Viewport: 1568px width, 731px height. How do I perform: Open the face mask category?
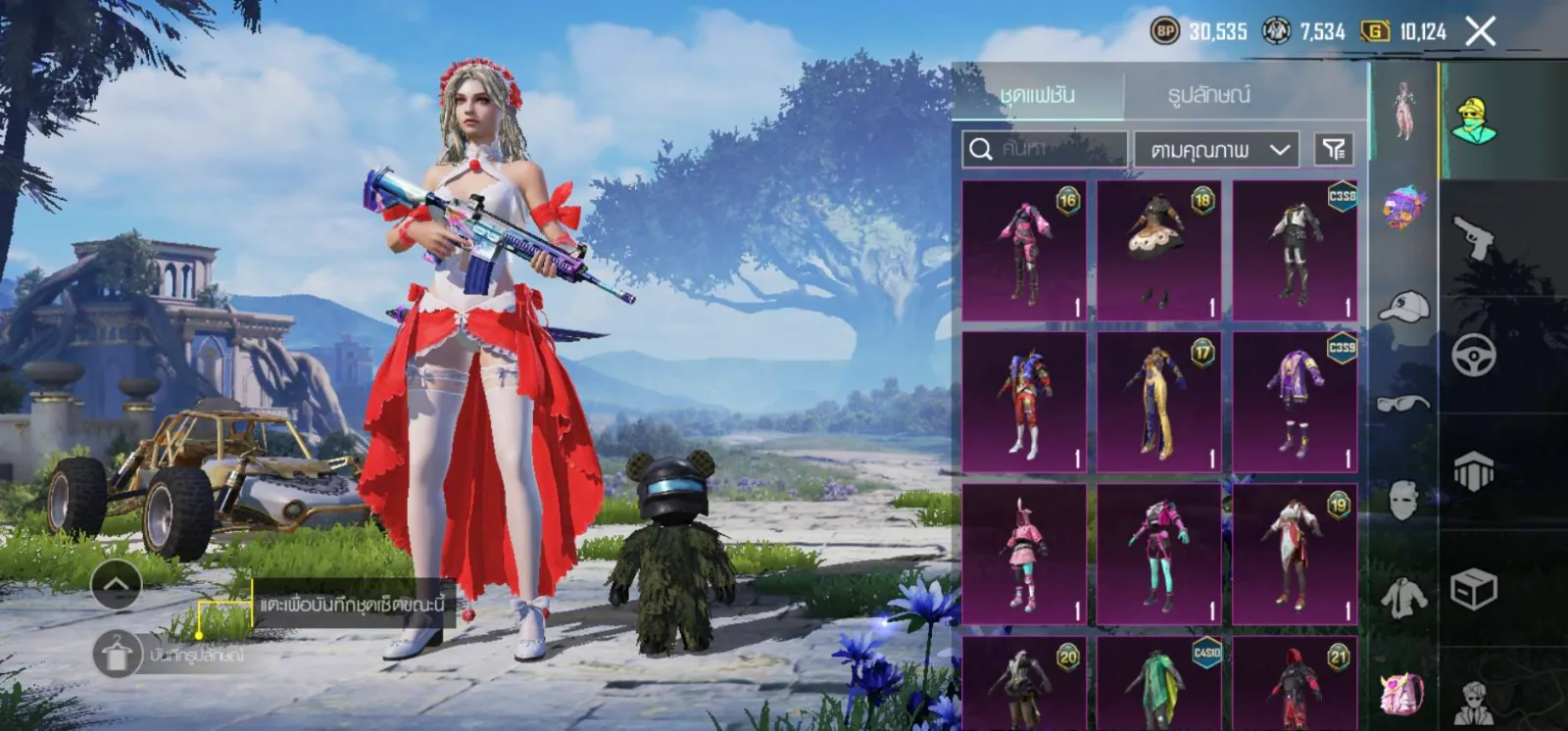pos(1403,500)
